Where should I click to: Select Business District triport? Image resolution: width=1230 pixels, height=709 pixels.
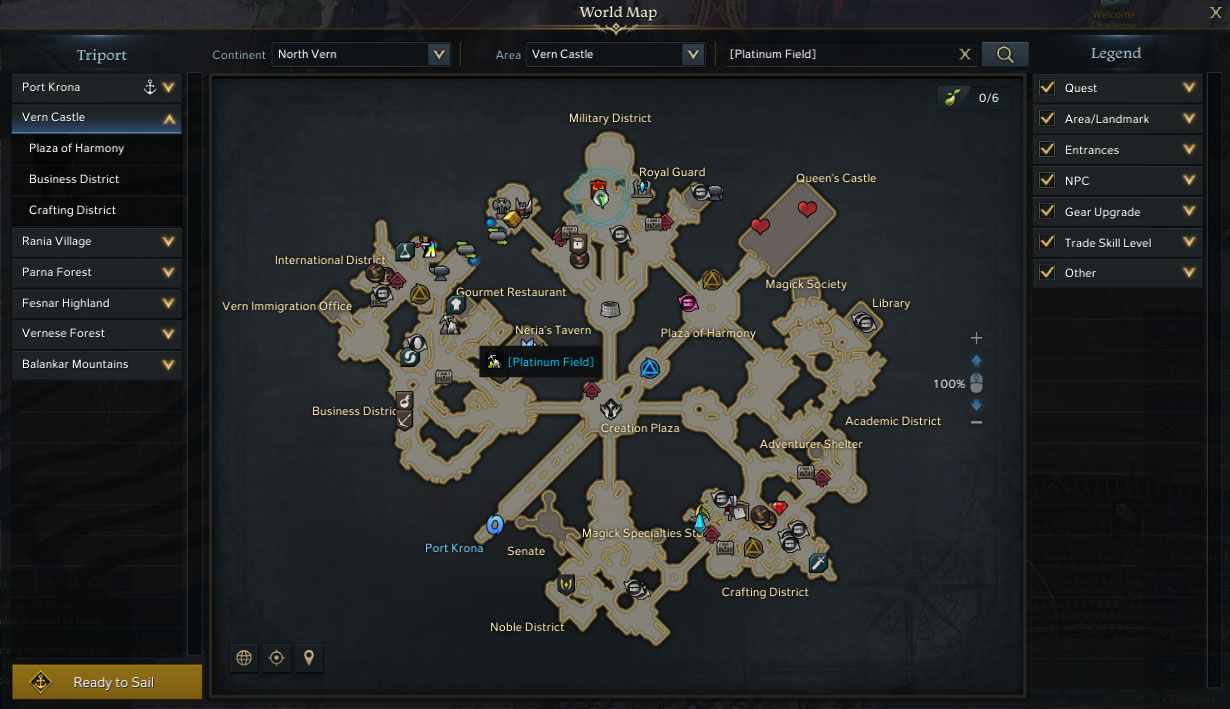point(74,179)
